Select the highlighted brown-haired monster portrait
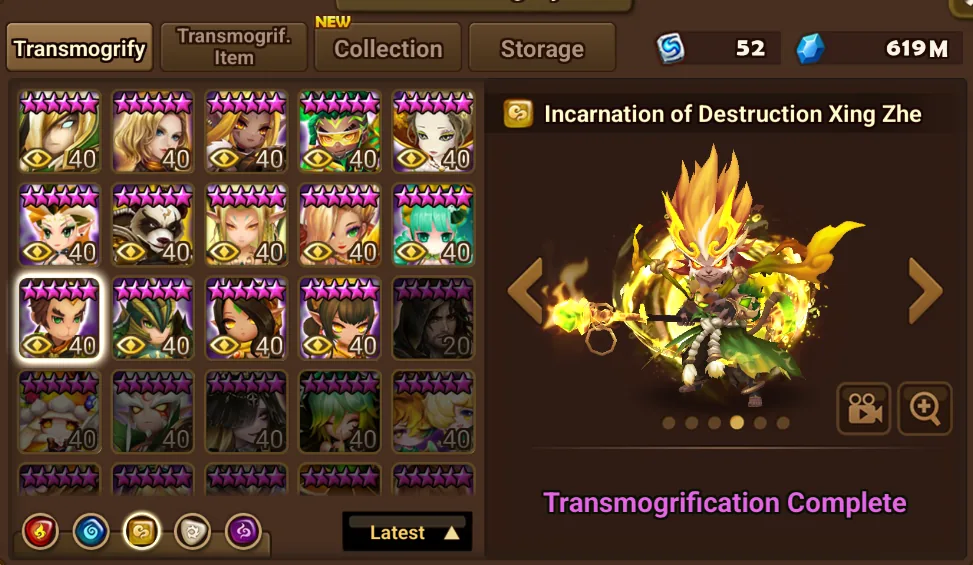 pos(59,319)
